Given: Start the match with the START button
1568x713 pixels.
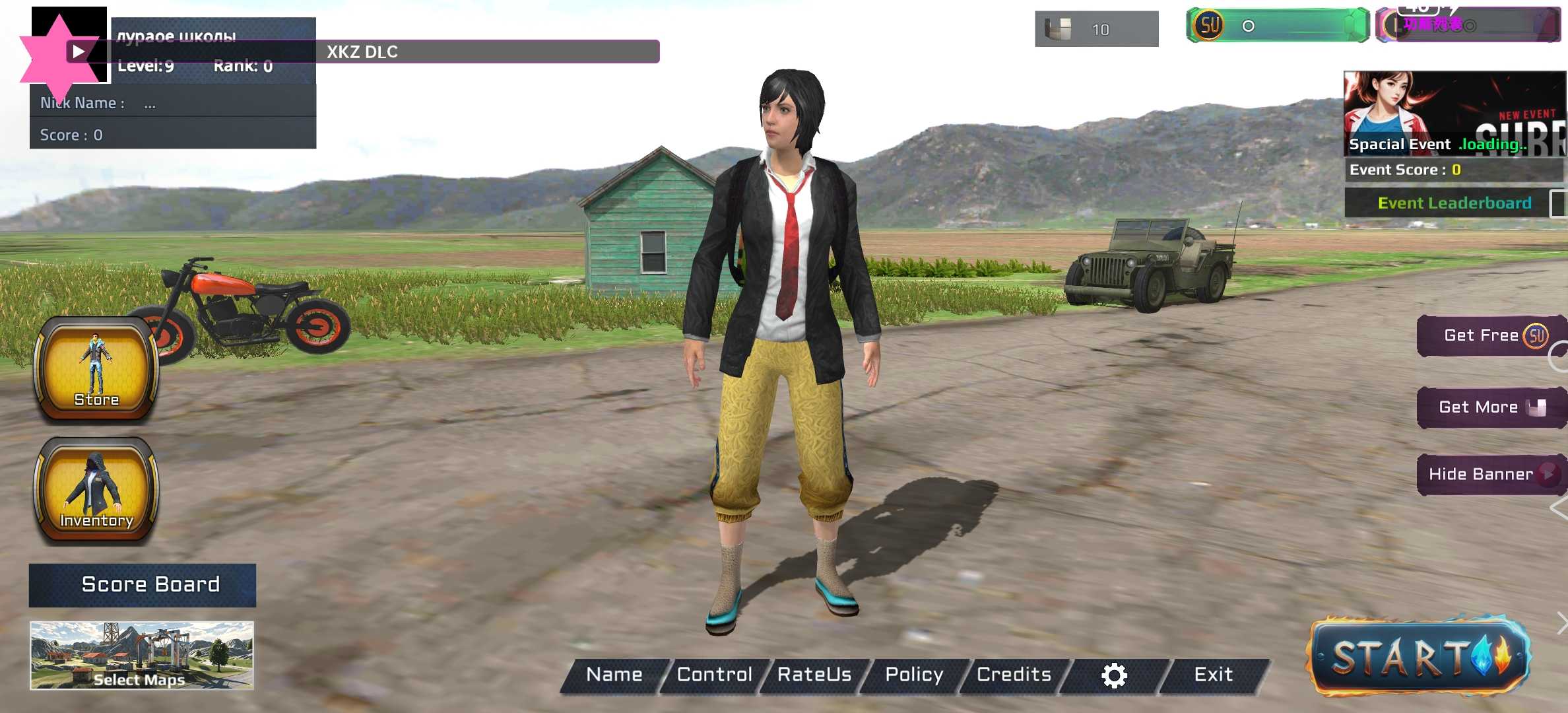Looking at the screenshot, I should point(1419,656).
